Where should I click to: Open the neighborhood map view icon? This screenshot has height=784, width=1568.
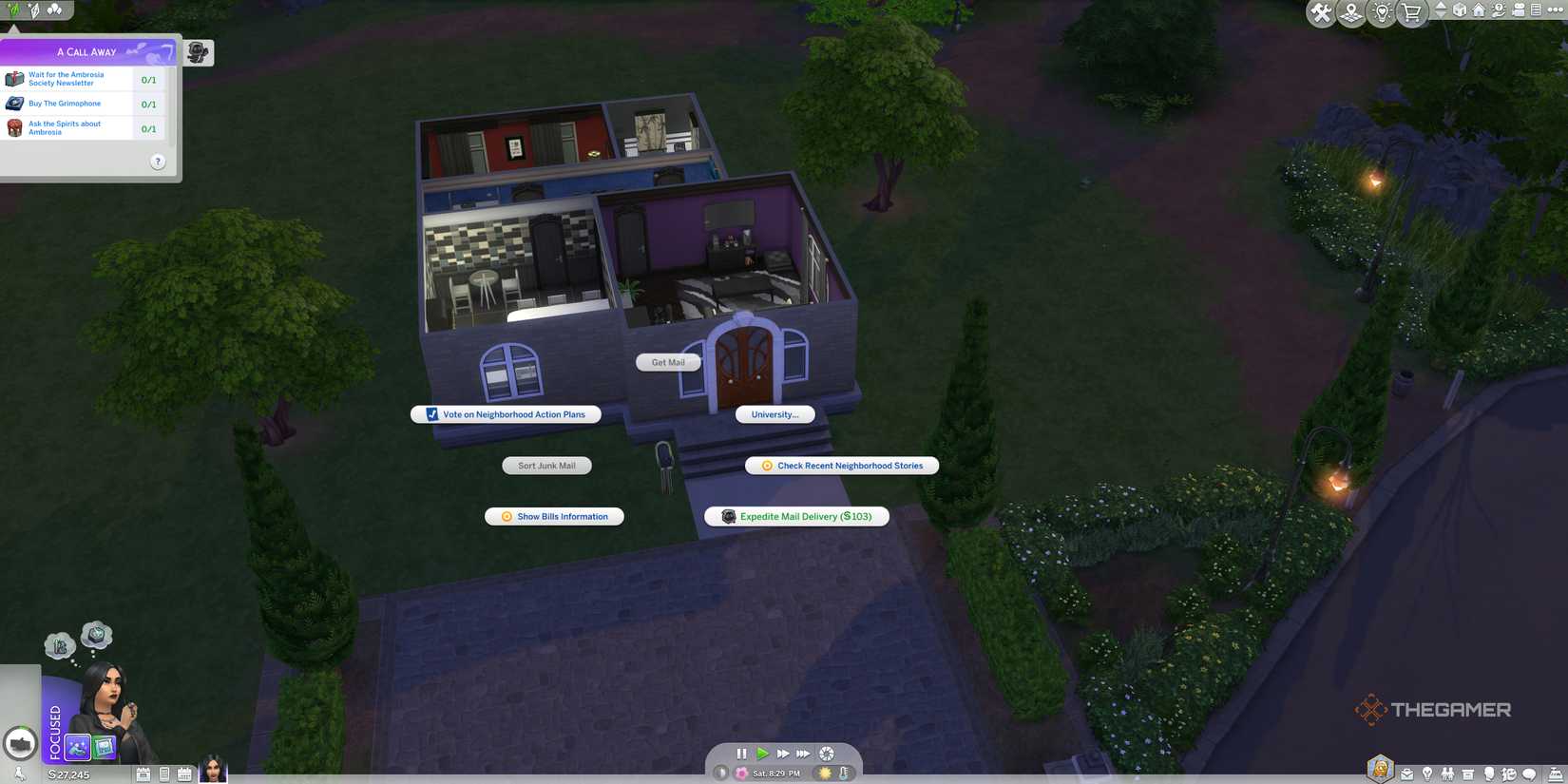click(x=1349, y=12)
